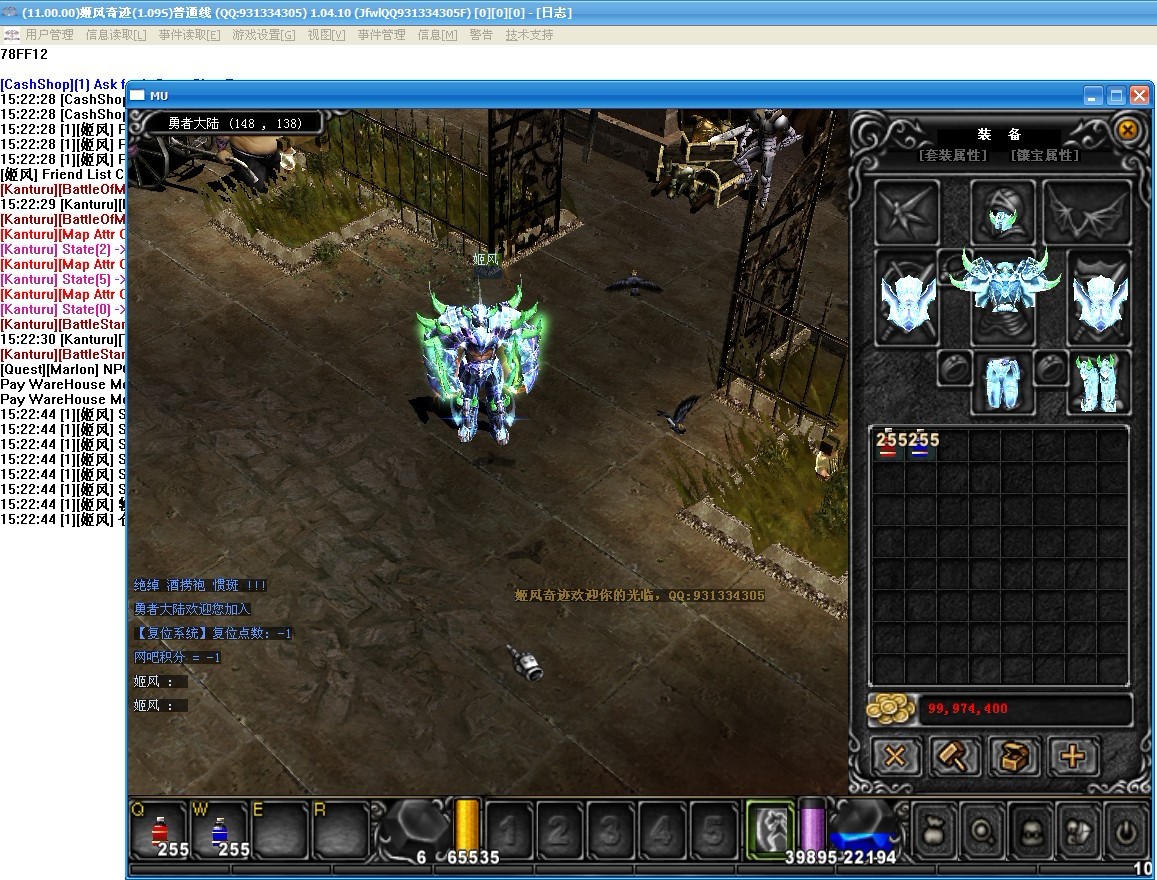Select the equipped helmet slot
The height and width of the screenshot is (880, 1157).
1003,210
